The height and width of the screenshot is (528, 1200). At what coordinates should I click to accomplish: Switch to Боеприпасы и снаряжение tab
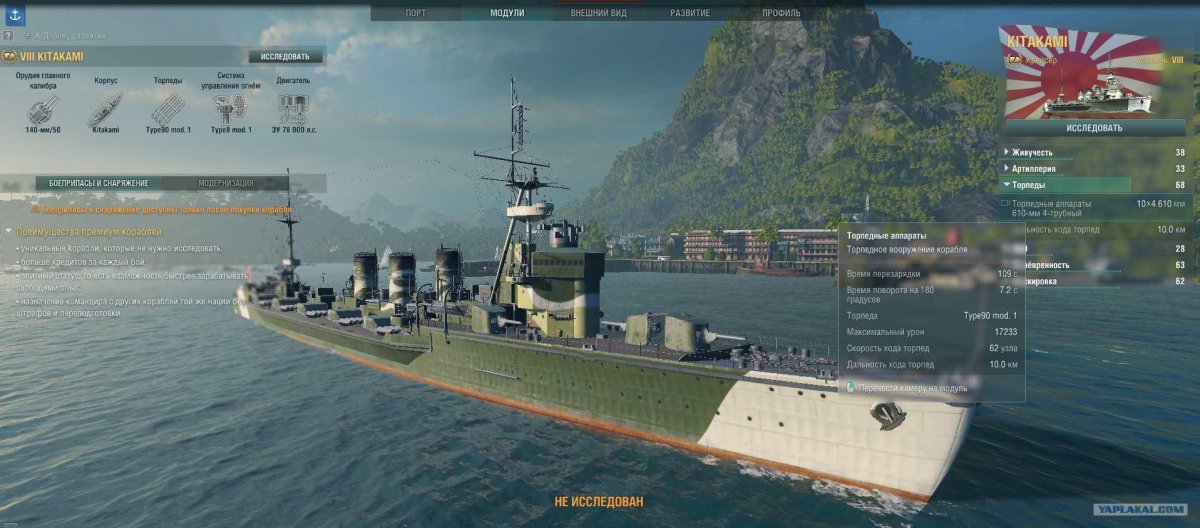click(99, 183)
